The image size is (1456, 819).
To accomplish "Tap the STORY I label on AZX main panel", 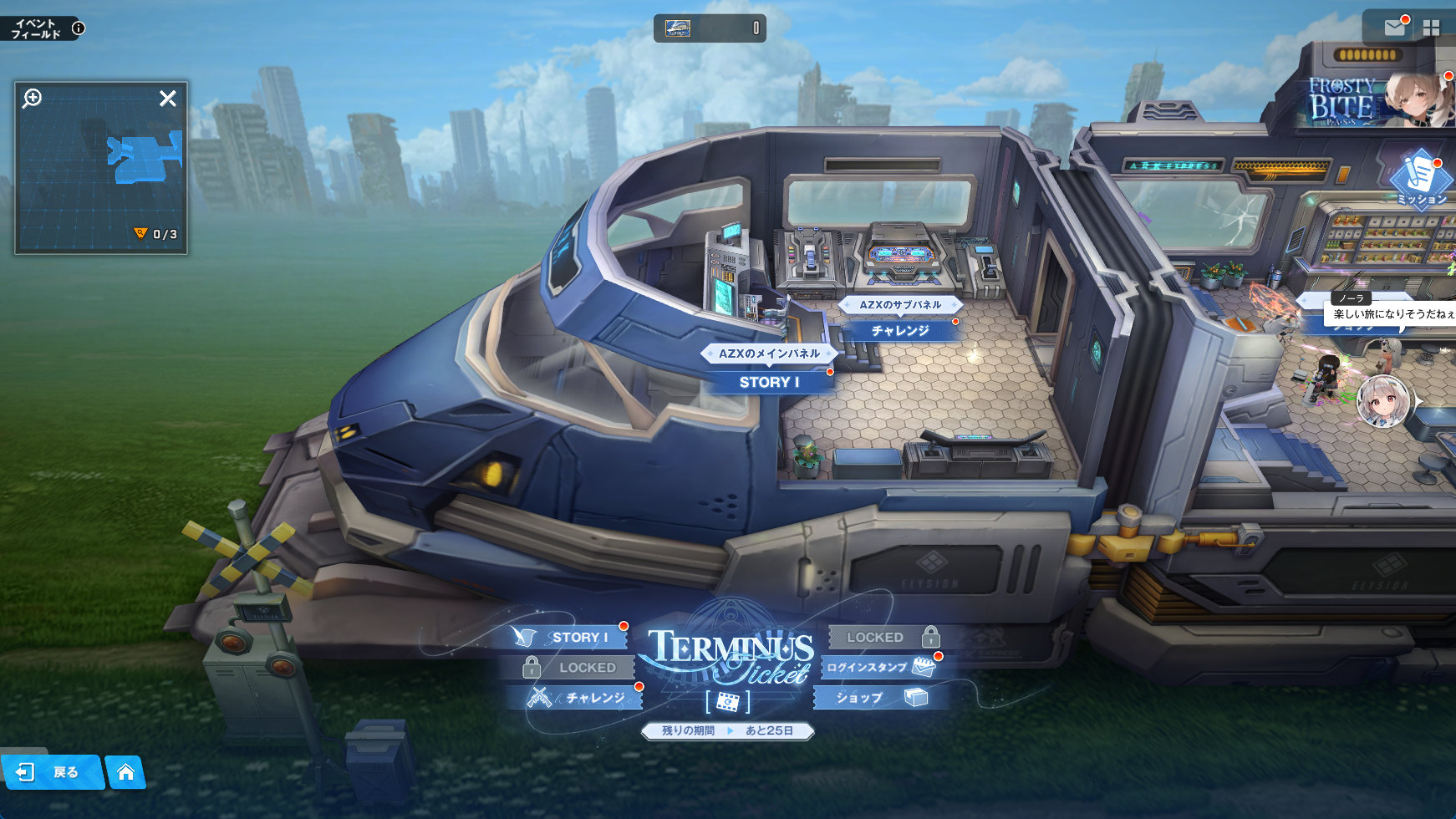I will (769, 382).
